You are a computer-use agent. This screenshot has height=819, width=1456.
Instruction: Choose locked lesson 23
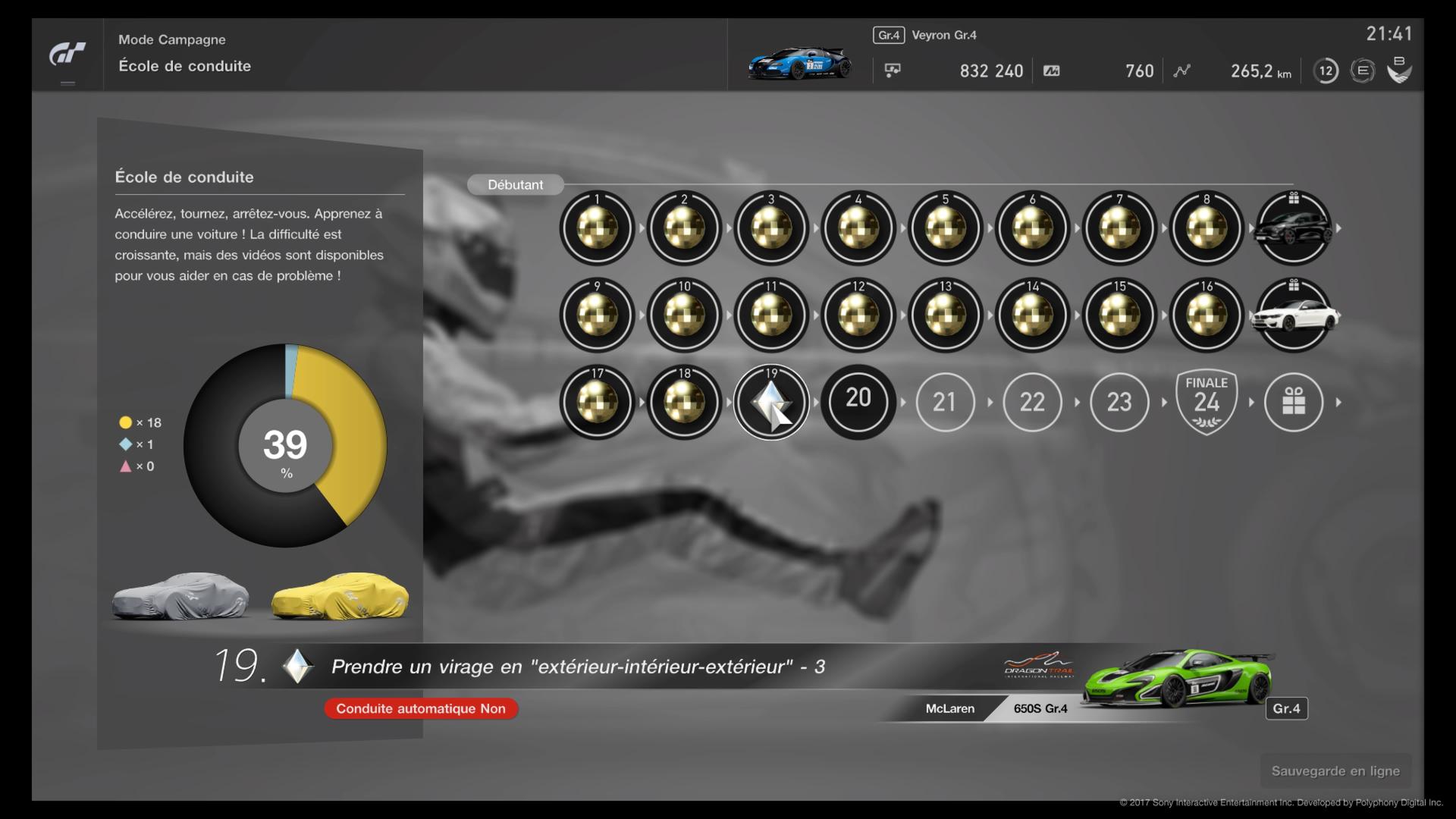click(1119, 402)
